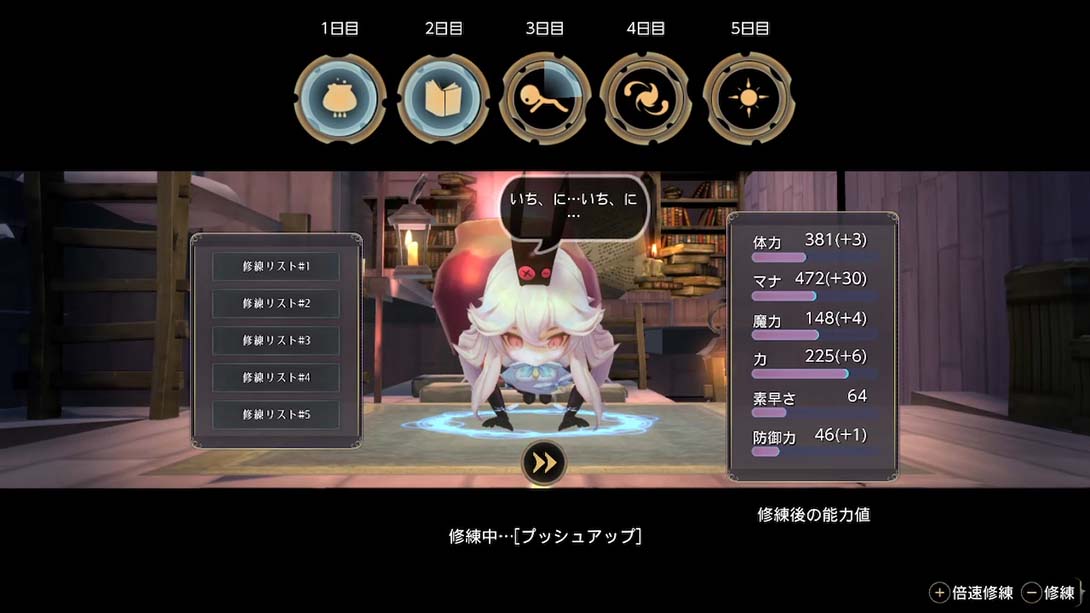Choose 修練リスト#2 from the list
The width and height of the screenshot is (1090, 613).
tap(276, 303)
